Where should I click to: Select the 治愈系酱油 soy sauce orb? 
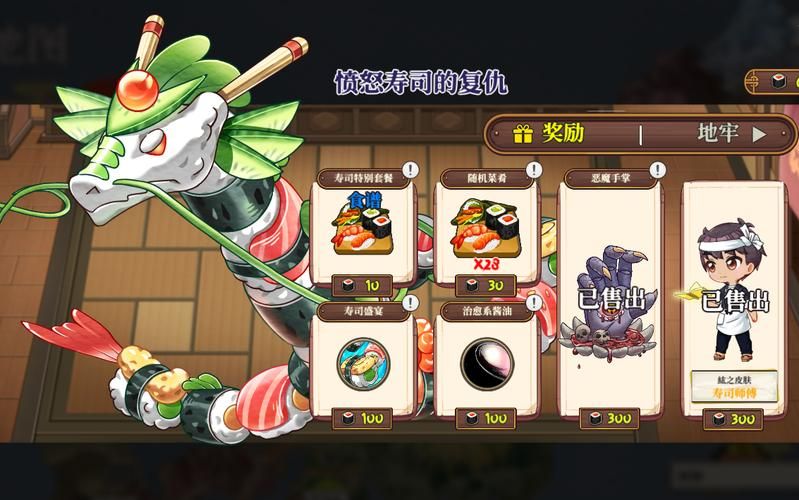point(487,362)
